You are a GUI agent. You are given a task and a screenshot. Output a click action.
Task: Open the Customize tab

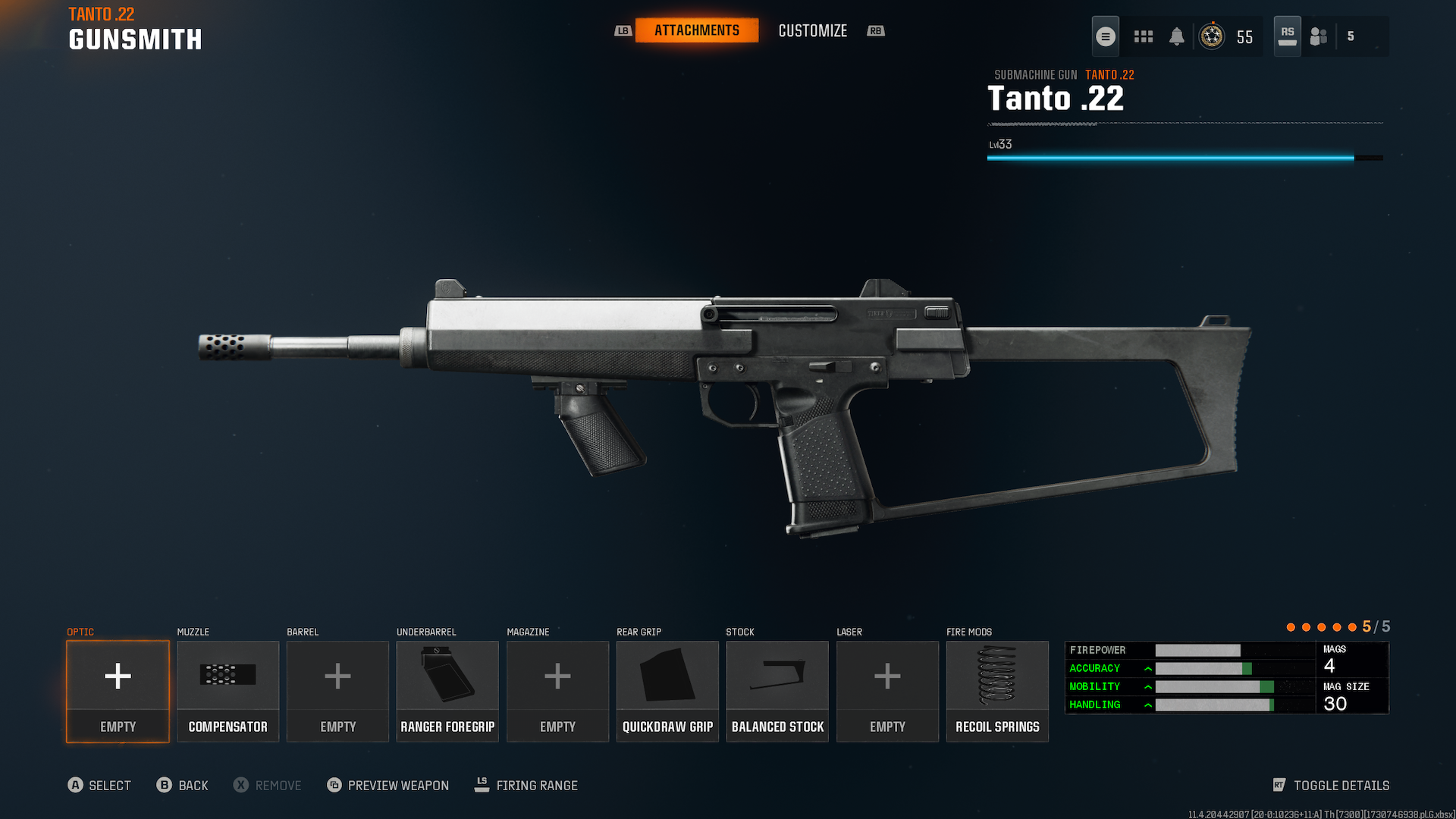pos(812,31)
